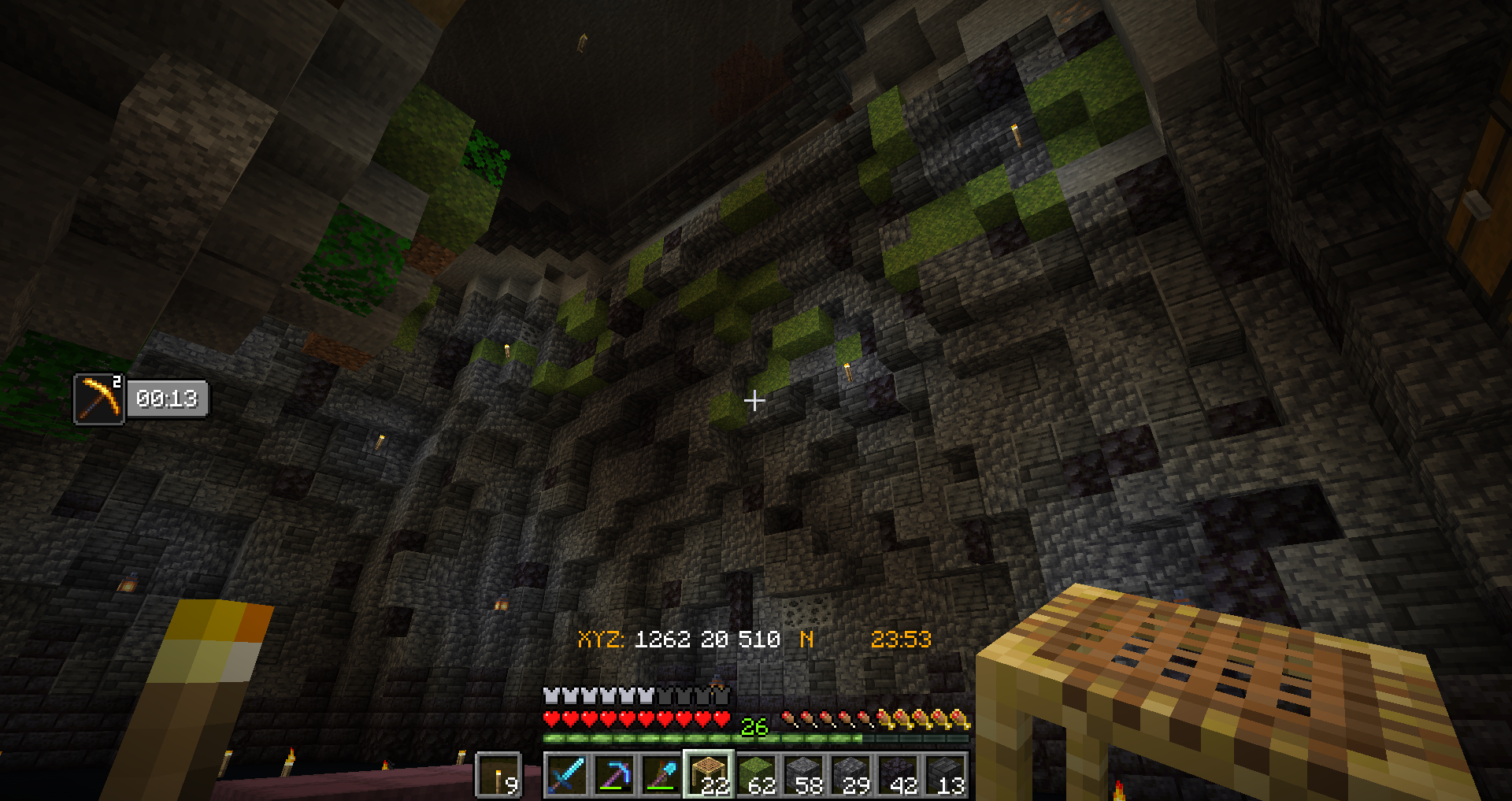
Task: Select the enchanted pickaxe hotbar slot
Action: pos(614,775)
